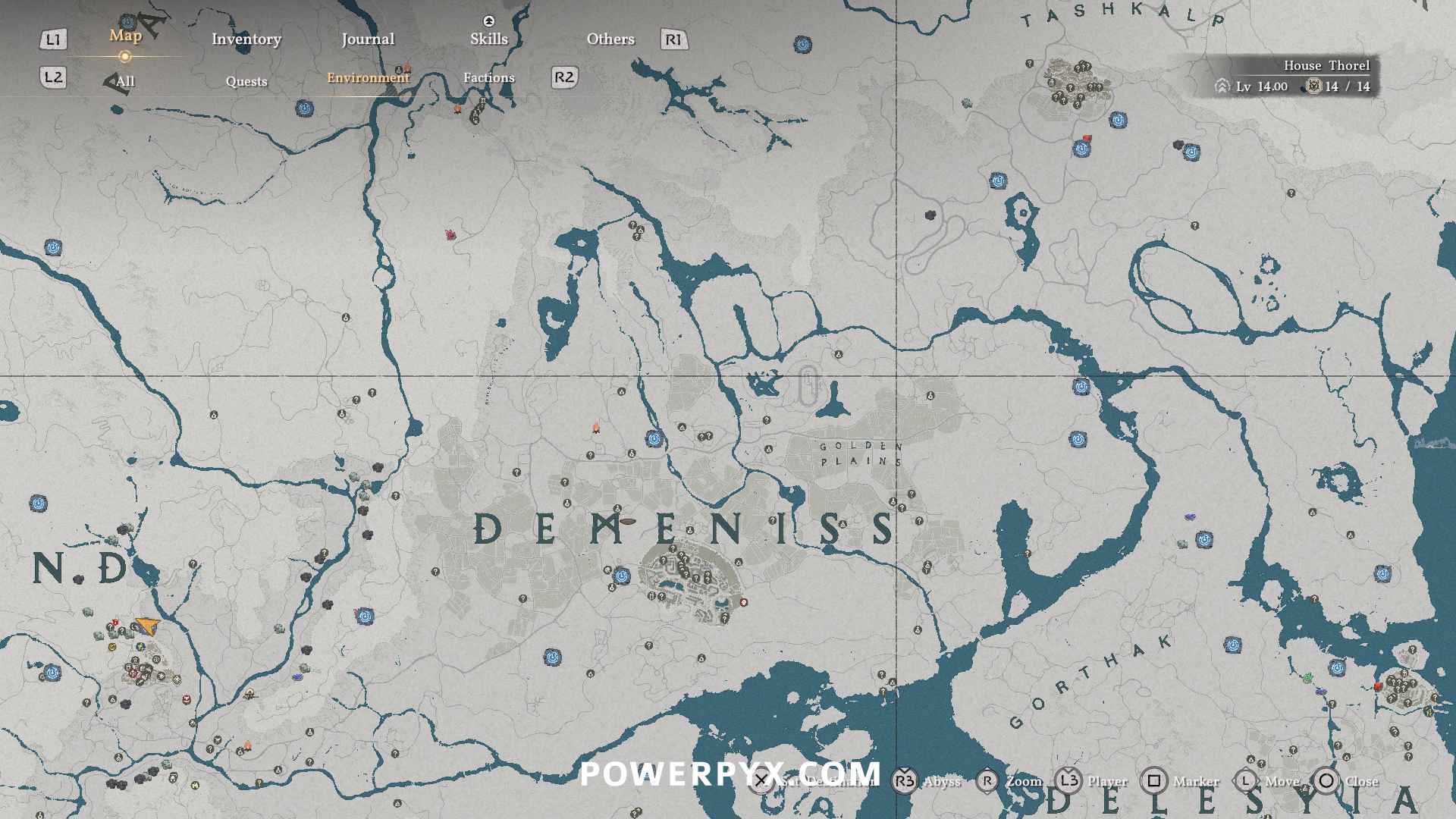Viewport: 1456px width, 819px height.
Task: Click the player position arrow marker on the map
Action: point(146,625)
